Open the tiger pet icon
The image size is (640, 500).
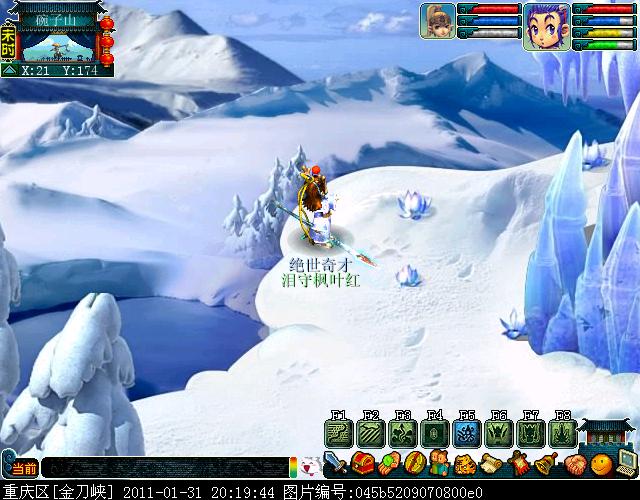coord(465,464)
